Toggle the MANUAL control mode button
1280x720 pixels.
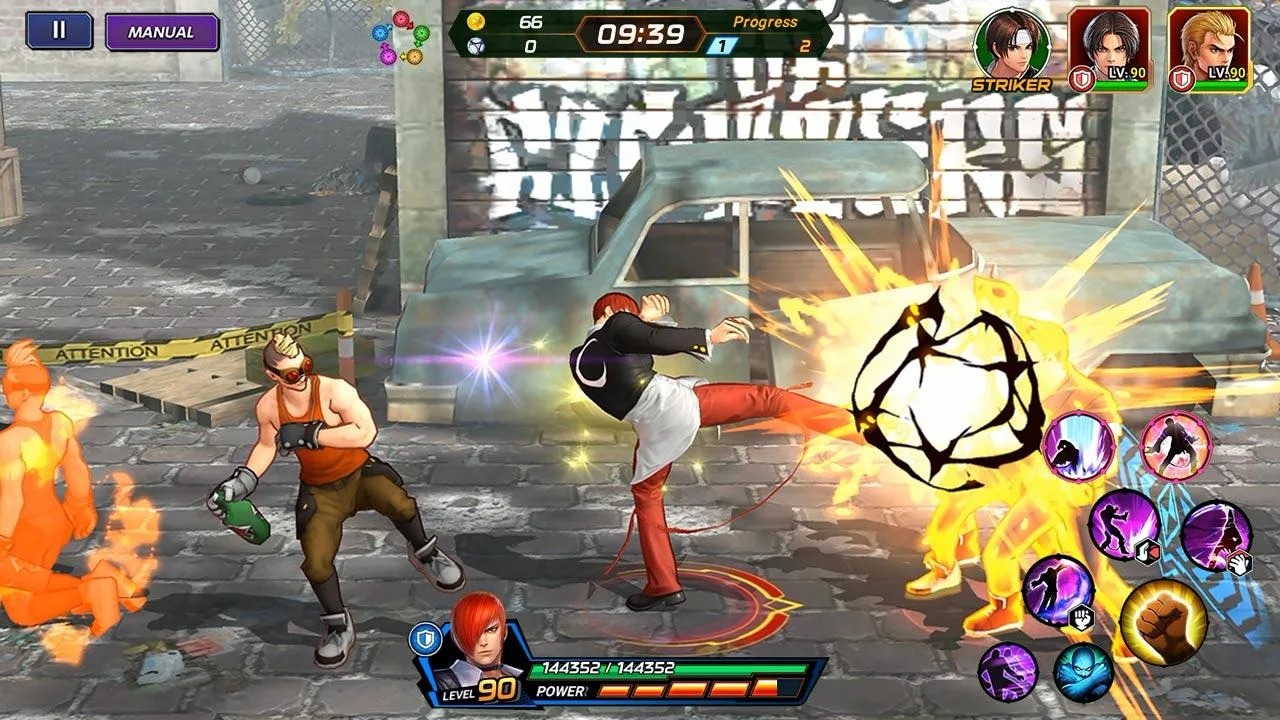[x=162, y=32]
